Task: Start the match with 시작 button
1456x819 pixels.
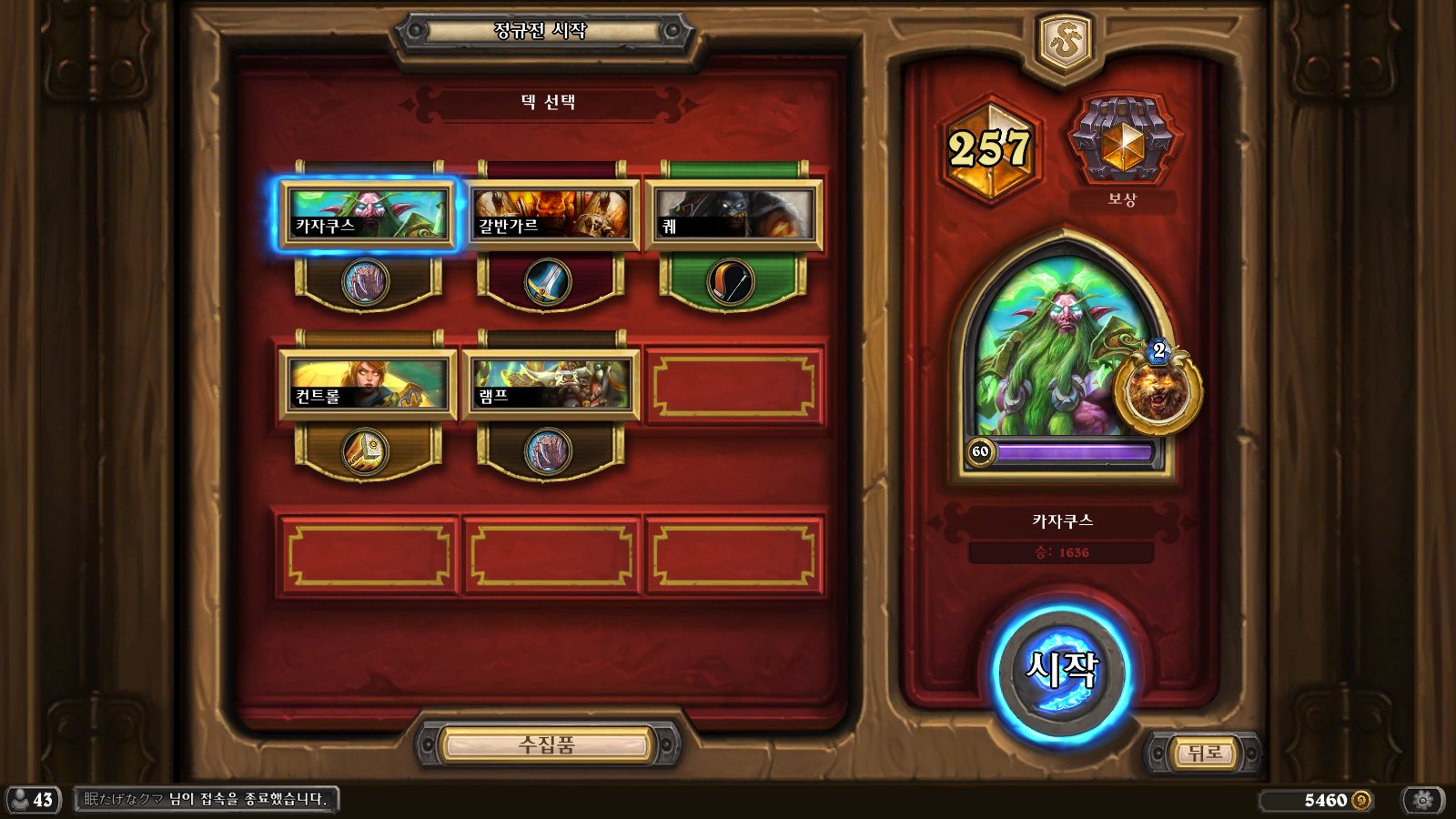Action: (1061, 672)
